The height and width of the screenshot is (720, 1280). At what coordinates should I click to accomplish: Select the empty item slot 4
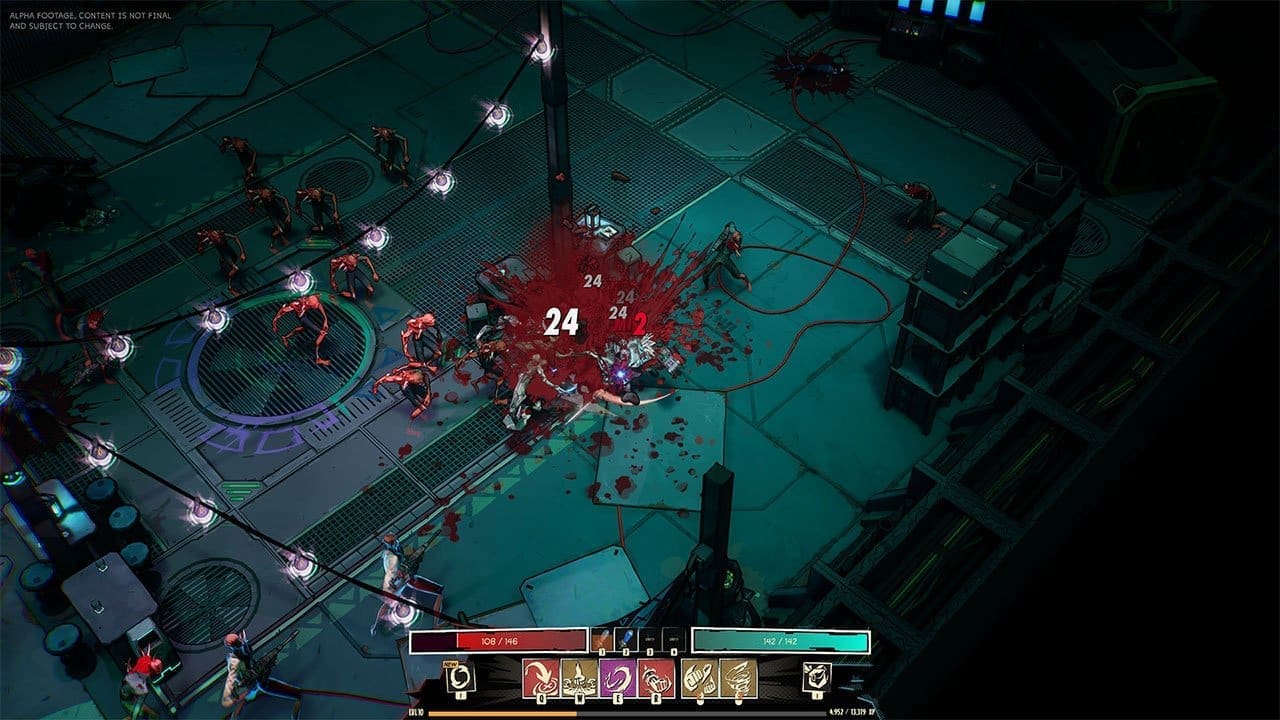[x=673, y=638]
